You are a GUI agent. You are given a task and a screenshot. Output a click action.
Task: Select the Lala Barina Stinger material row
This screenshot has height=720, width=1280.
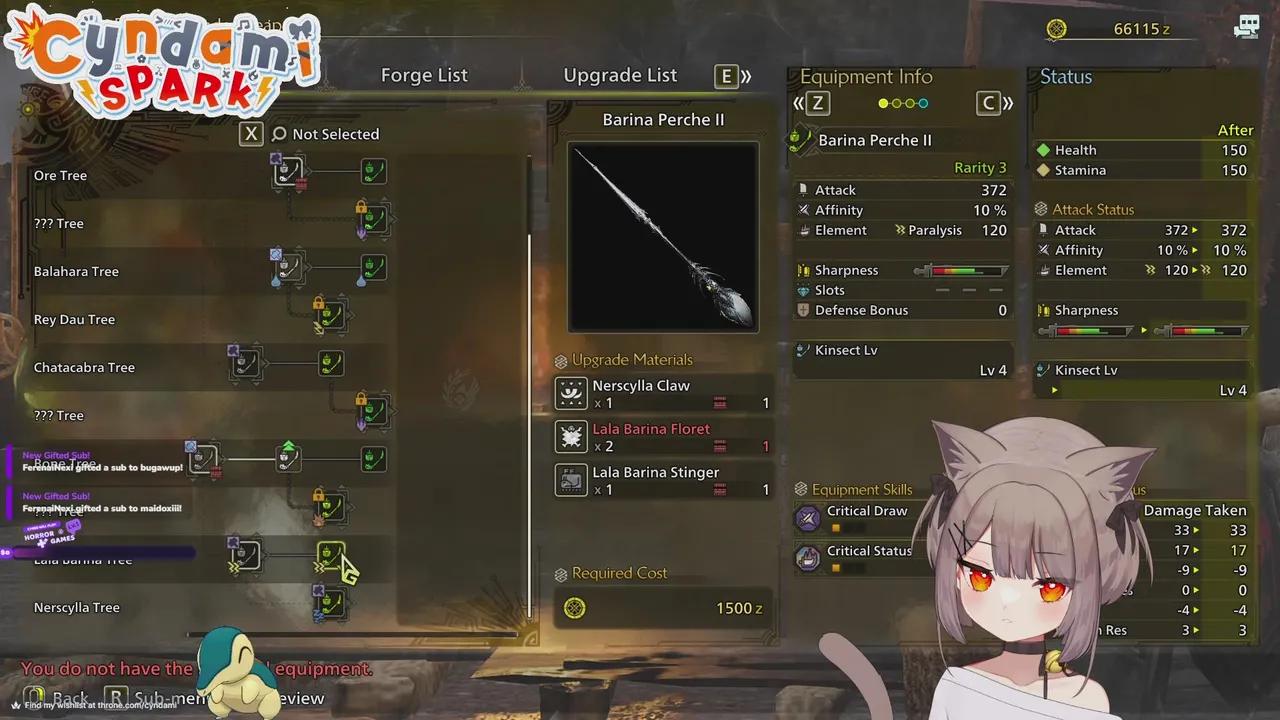(663, 480)
